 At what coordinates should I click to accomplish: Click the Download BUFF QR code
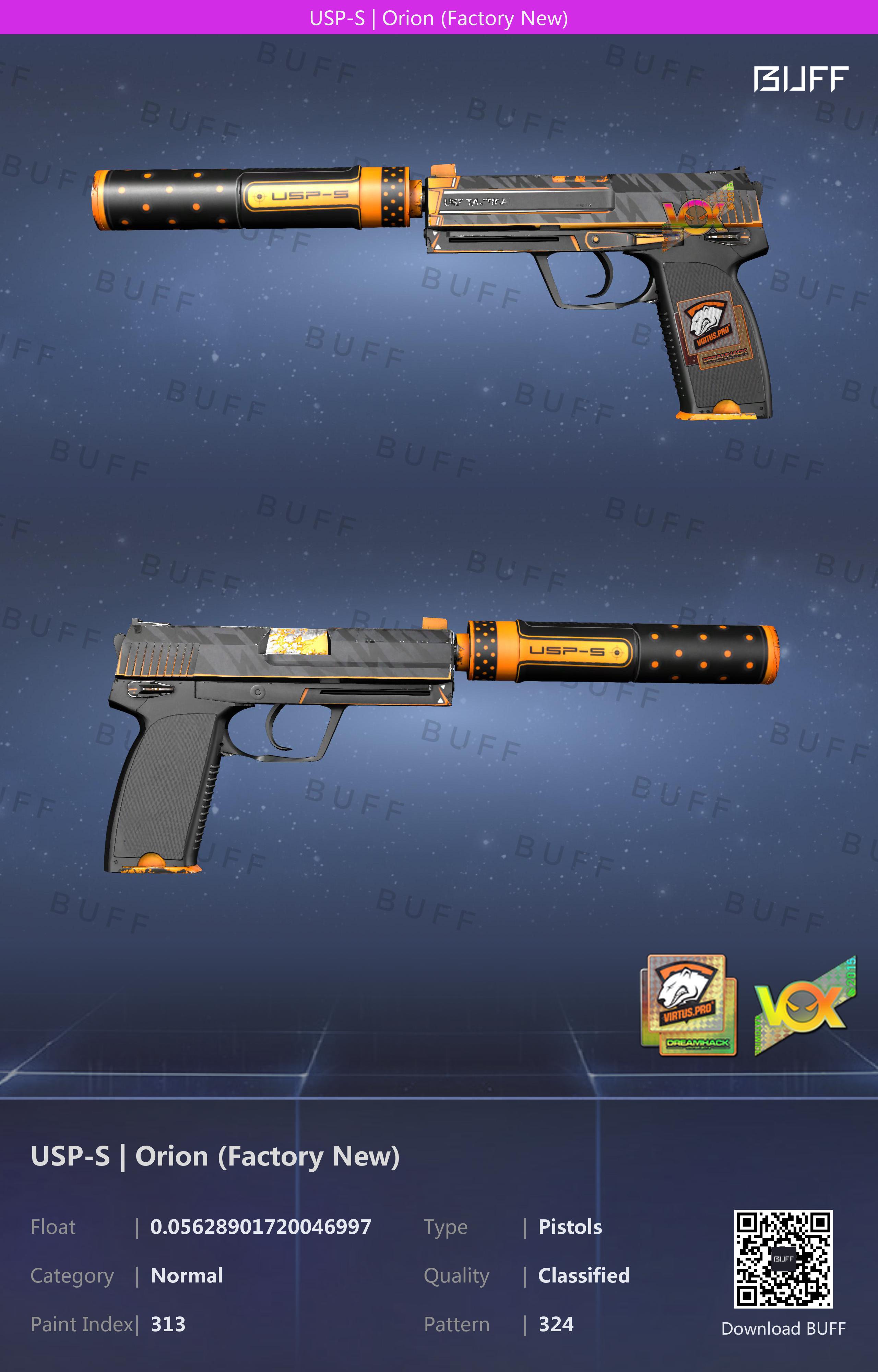coord(783,1258)
